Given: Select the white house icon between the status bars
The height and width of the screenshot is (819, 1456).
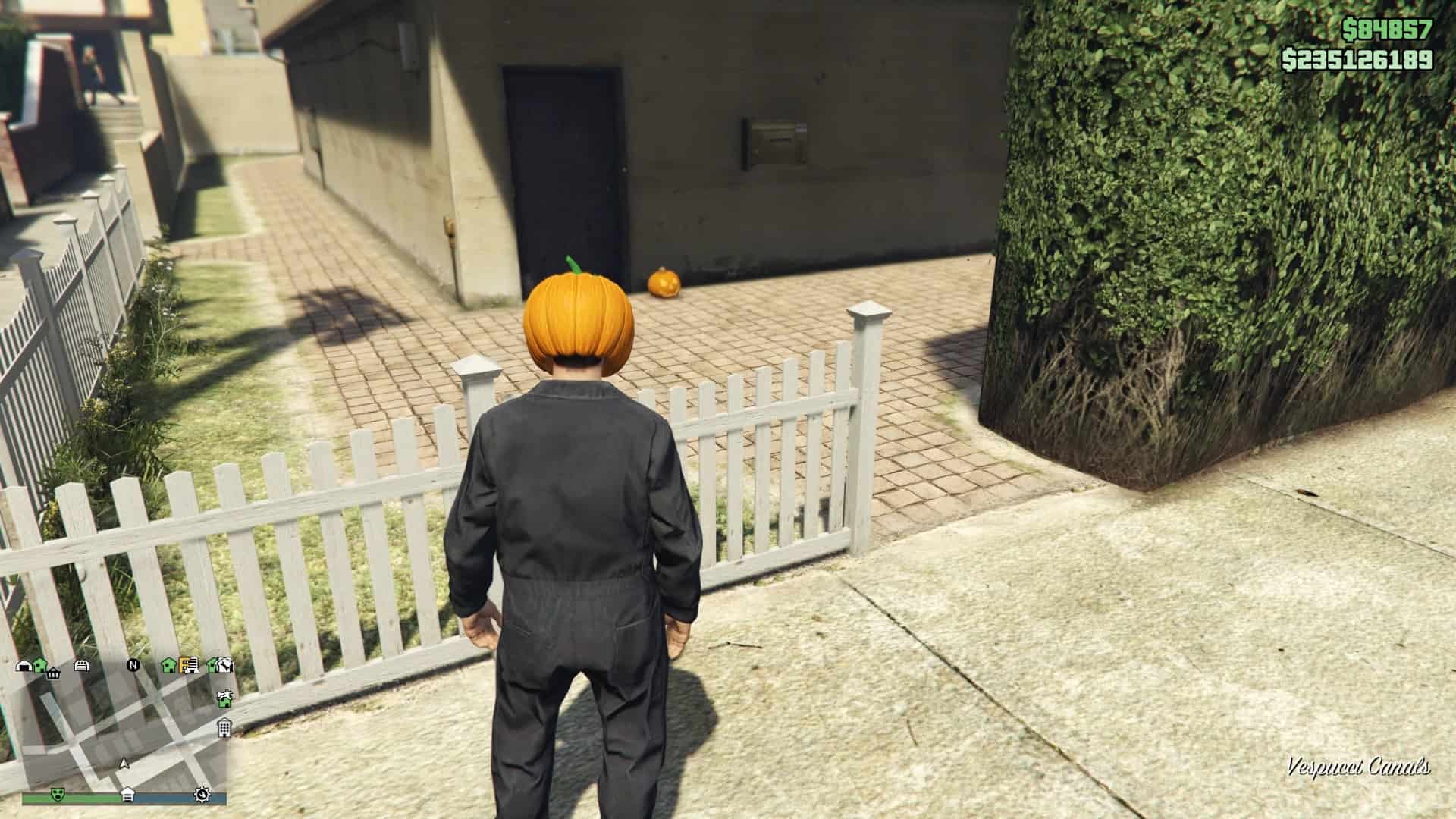Looking at the screenshot, I should [127, 795].
